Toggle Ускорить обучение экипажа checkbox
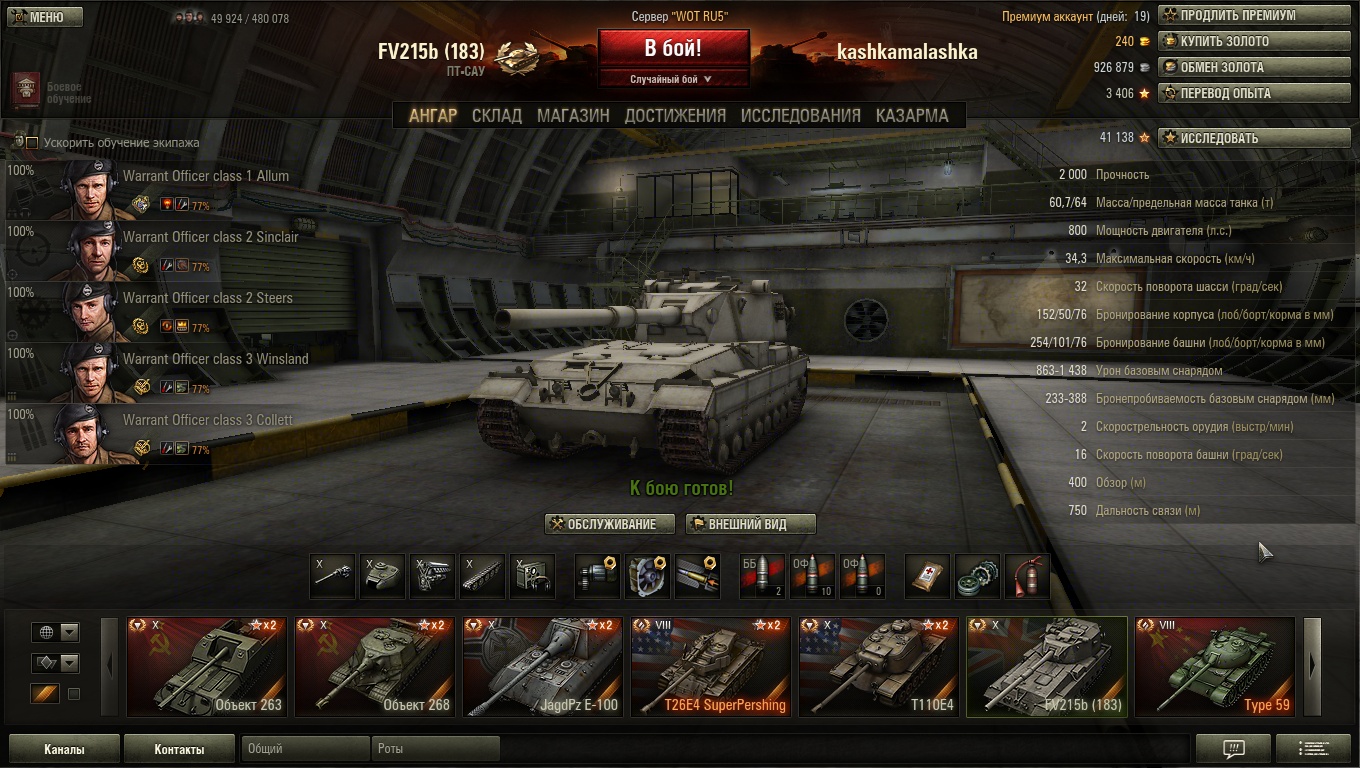1360x768 pixels. pos(32,143)
